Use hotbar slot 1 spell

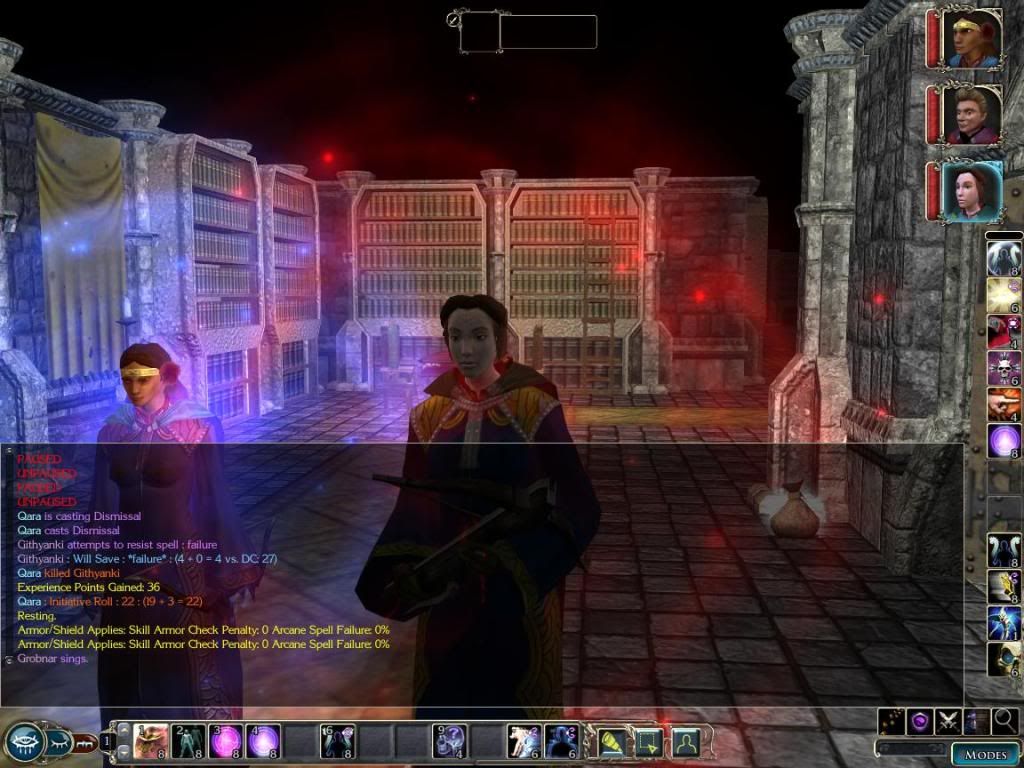[x=150, y=742]
